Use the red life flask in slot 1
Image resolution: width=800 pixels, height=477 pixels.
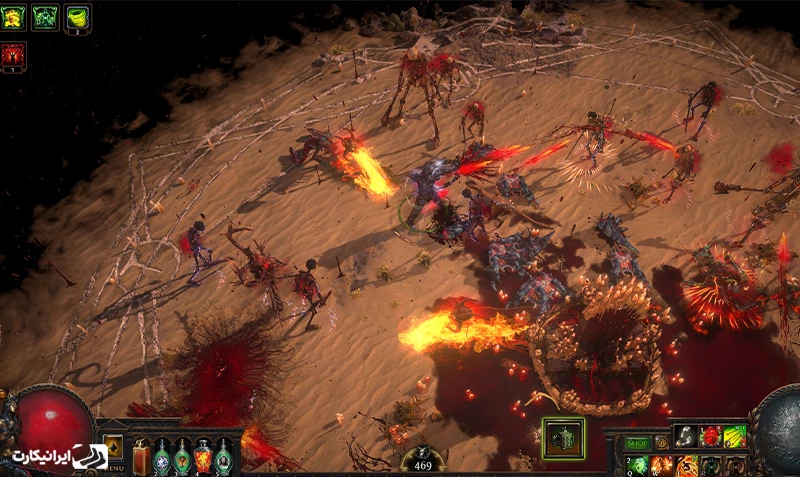click(142, 457)
